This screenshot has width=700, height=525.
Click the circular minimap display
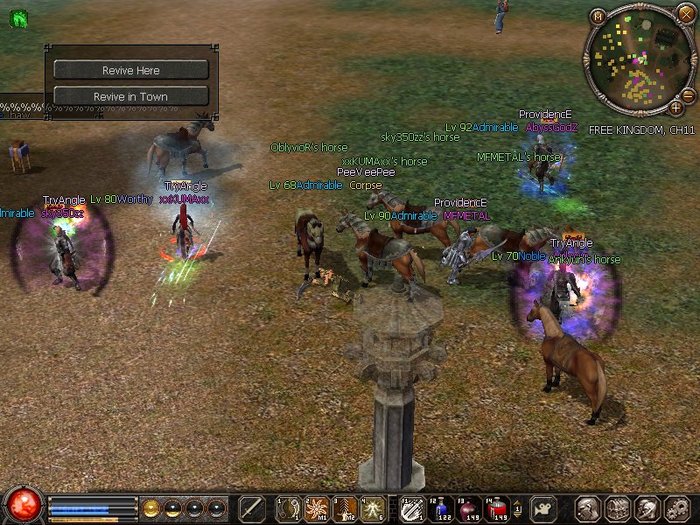(x=637, y=58)
